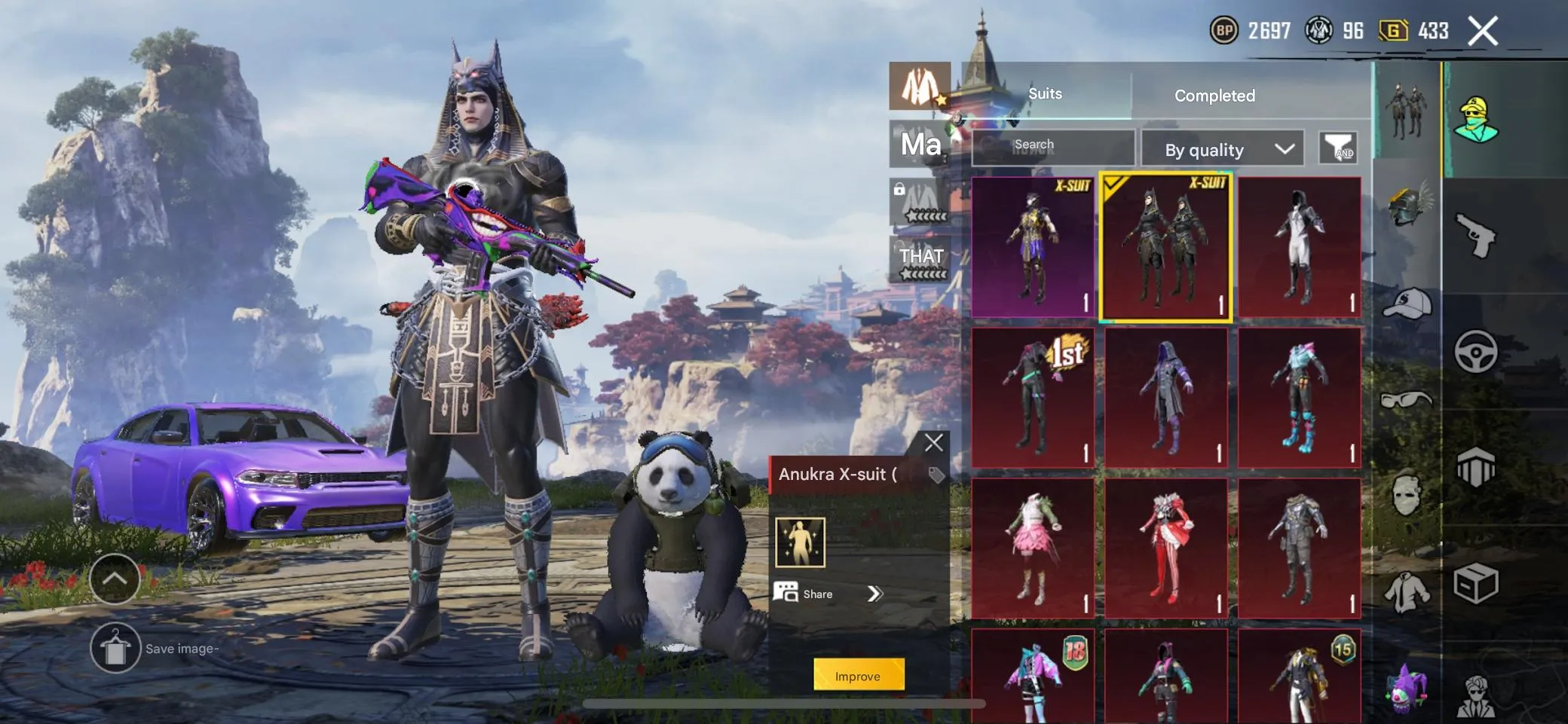Switch to the Completed tab
1568x724 pixels.
pos(1214,95)
